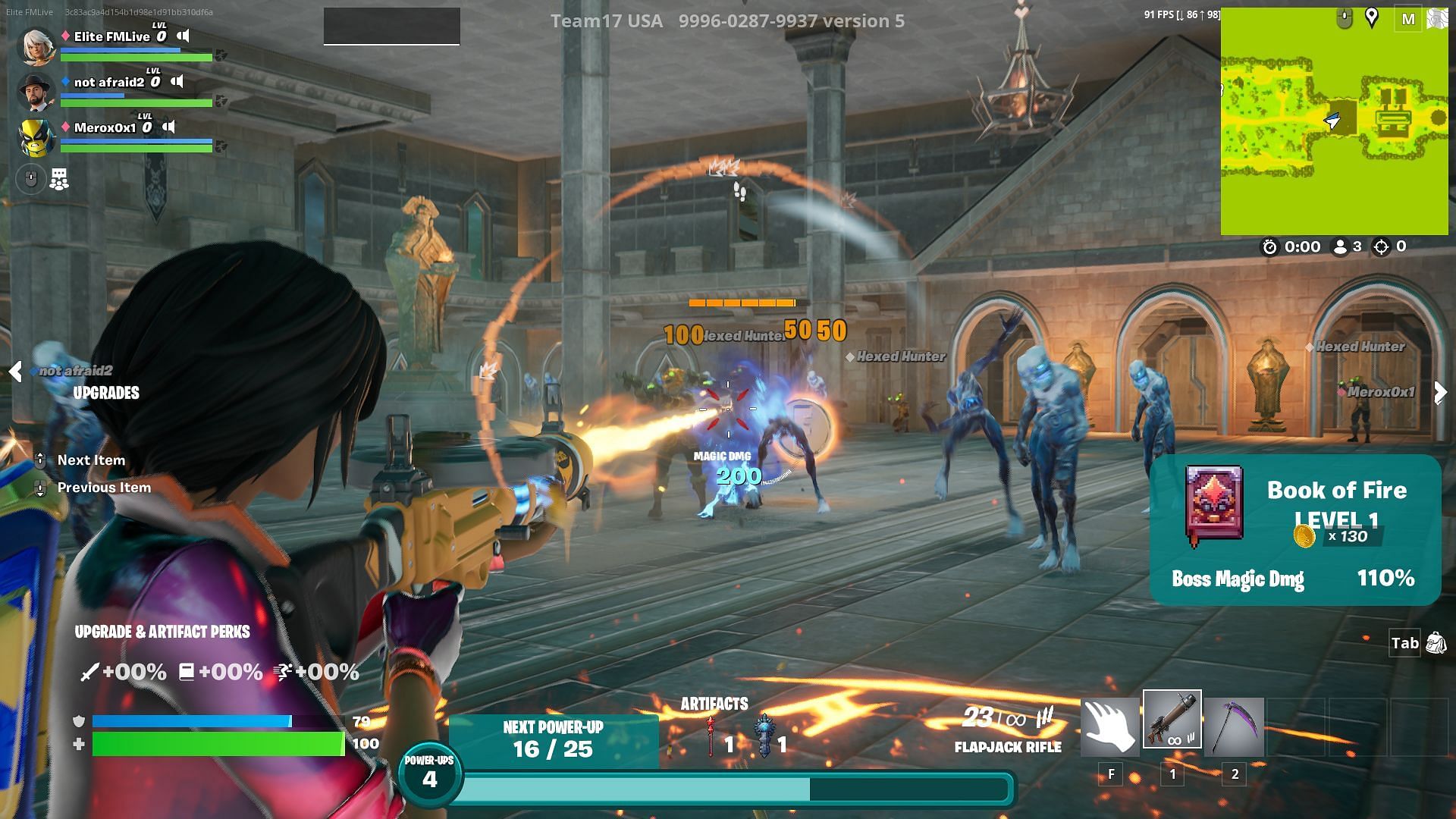The height and width of the screenshot is (819, 1456).
Task: Toggle Elite FMLive's voice speaker icon
Action: [183, 36]
